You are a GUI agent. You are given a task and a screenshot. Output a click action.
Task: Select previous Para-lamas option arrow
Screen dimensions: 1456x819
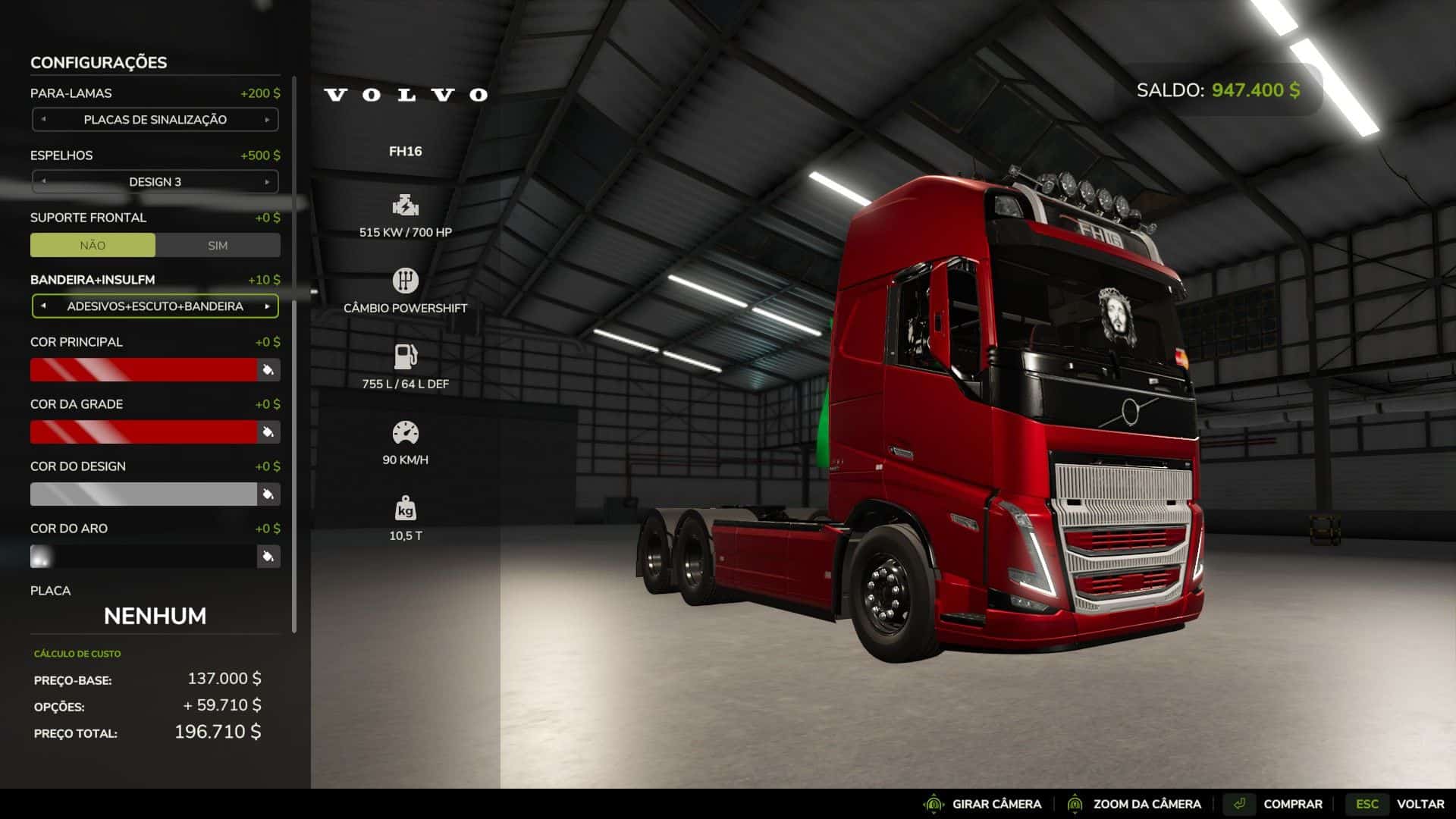[x=43, y=120]
